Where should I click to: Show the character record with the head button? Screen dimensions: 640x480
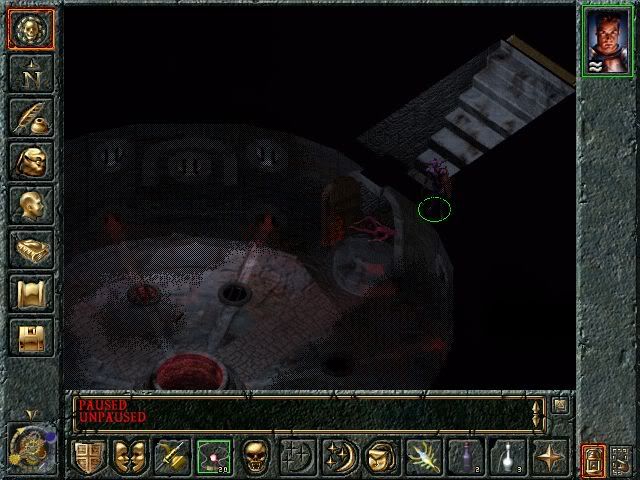click(30, 204)
